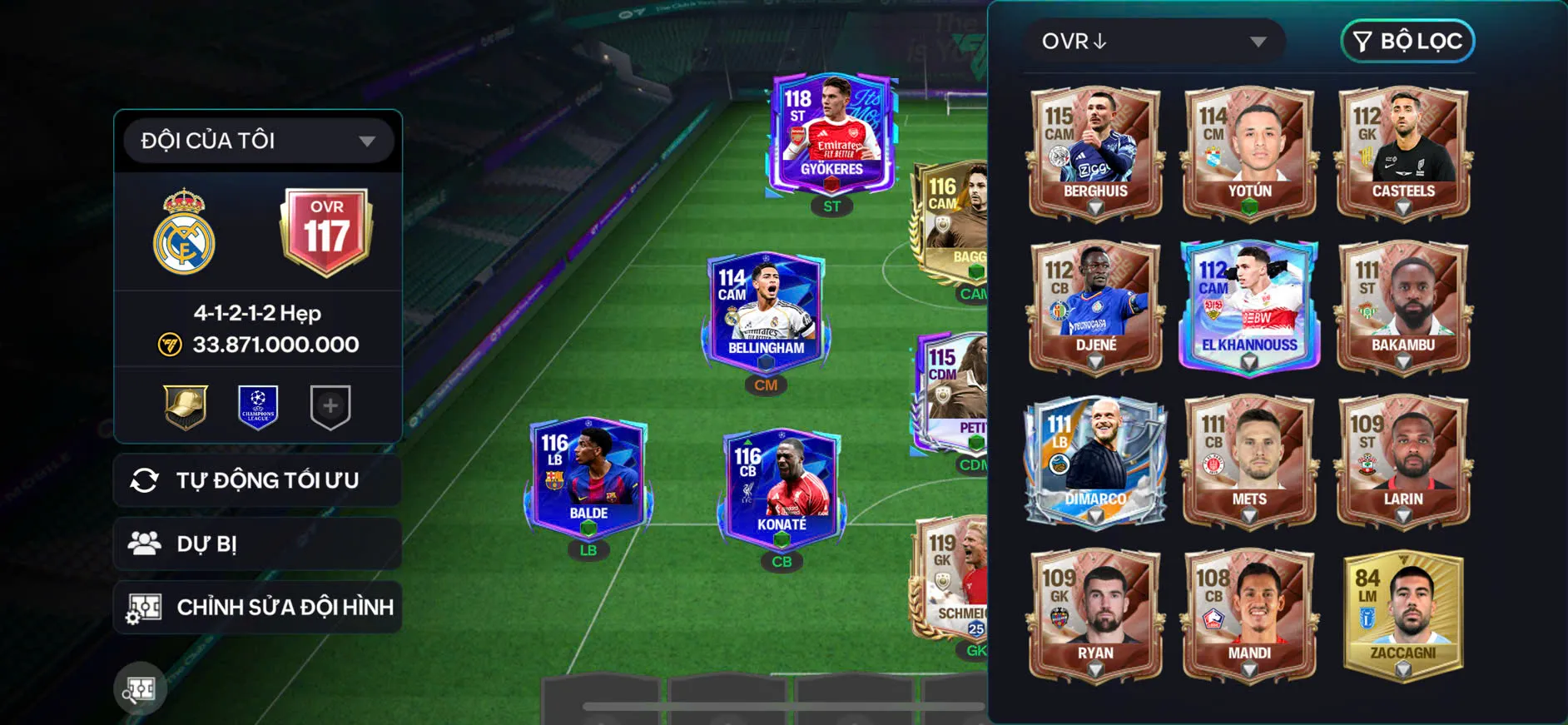This screenshot has width=1568, height=725.
Task: Select the golden cap manager icon
Action: click(x=186, y=406)
